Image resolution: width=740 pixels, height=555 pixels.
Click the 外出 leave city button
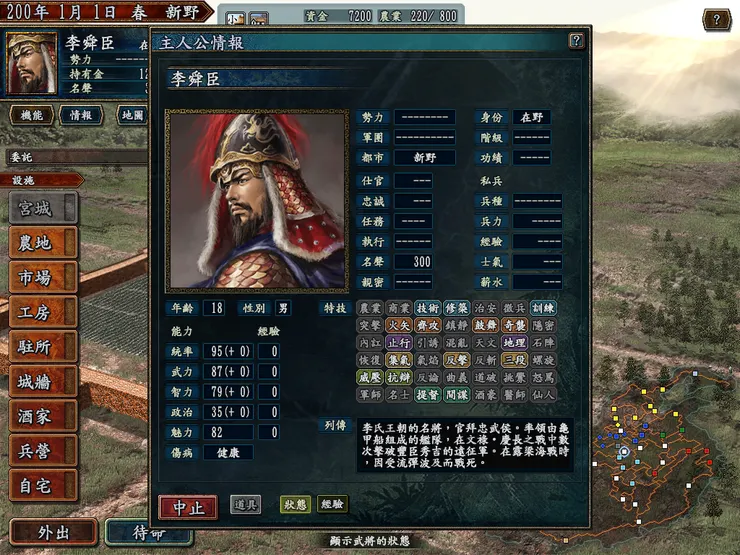tap(53, 532)
